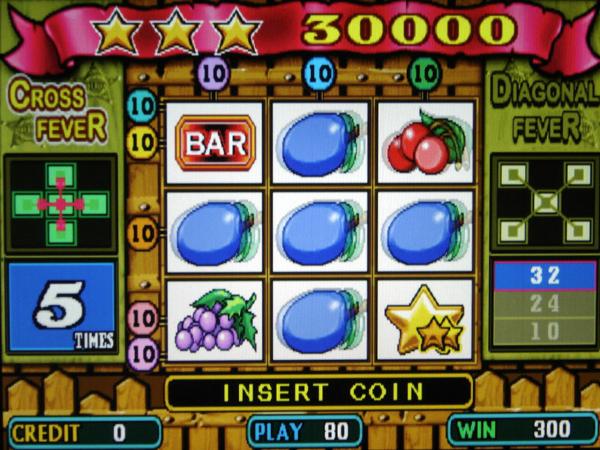600x450 pixels.
Task: Choose the purple grapes reel tile
Action: pyautogui.click(x=216, y=320)
